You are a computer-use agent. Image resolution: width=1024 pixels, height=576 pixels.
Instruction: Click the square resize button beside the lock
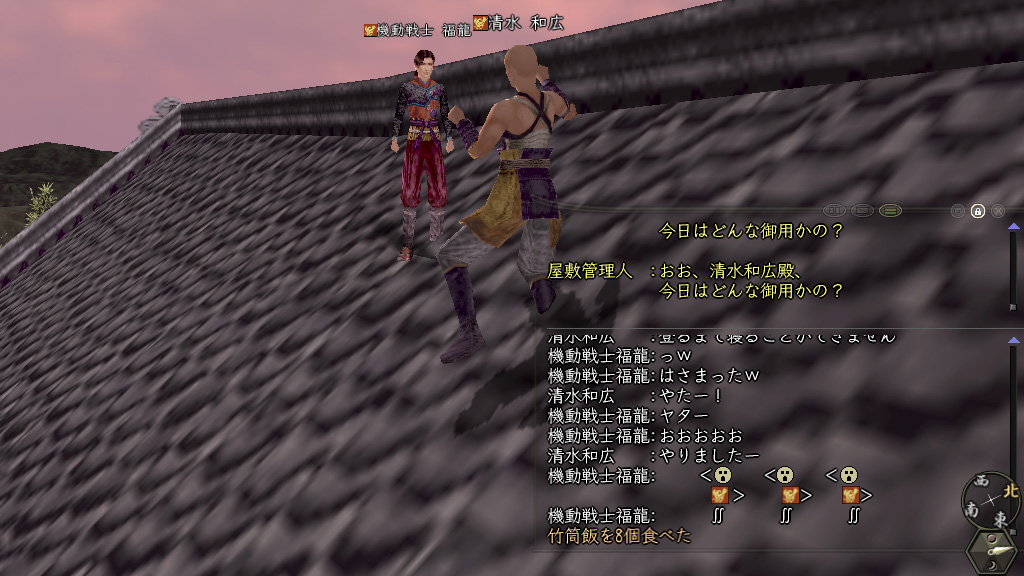[x=958, y=211]
